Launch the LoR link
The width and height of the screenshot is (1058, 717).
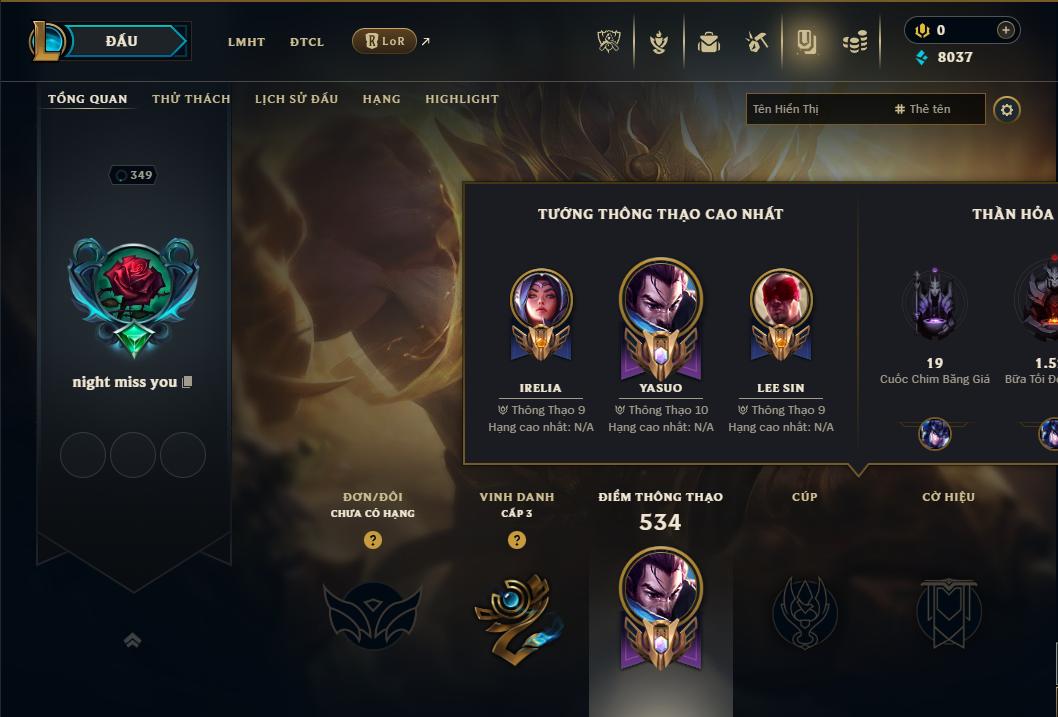coord(385,41)
